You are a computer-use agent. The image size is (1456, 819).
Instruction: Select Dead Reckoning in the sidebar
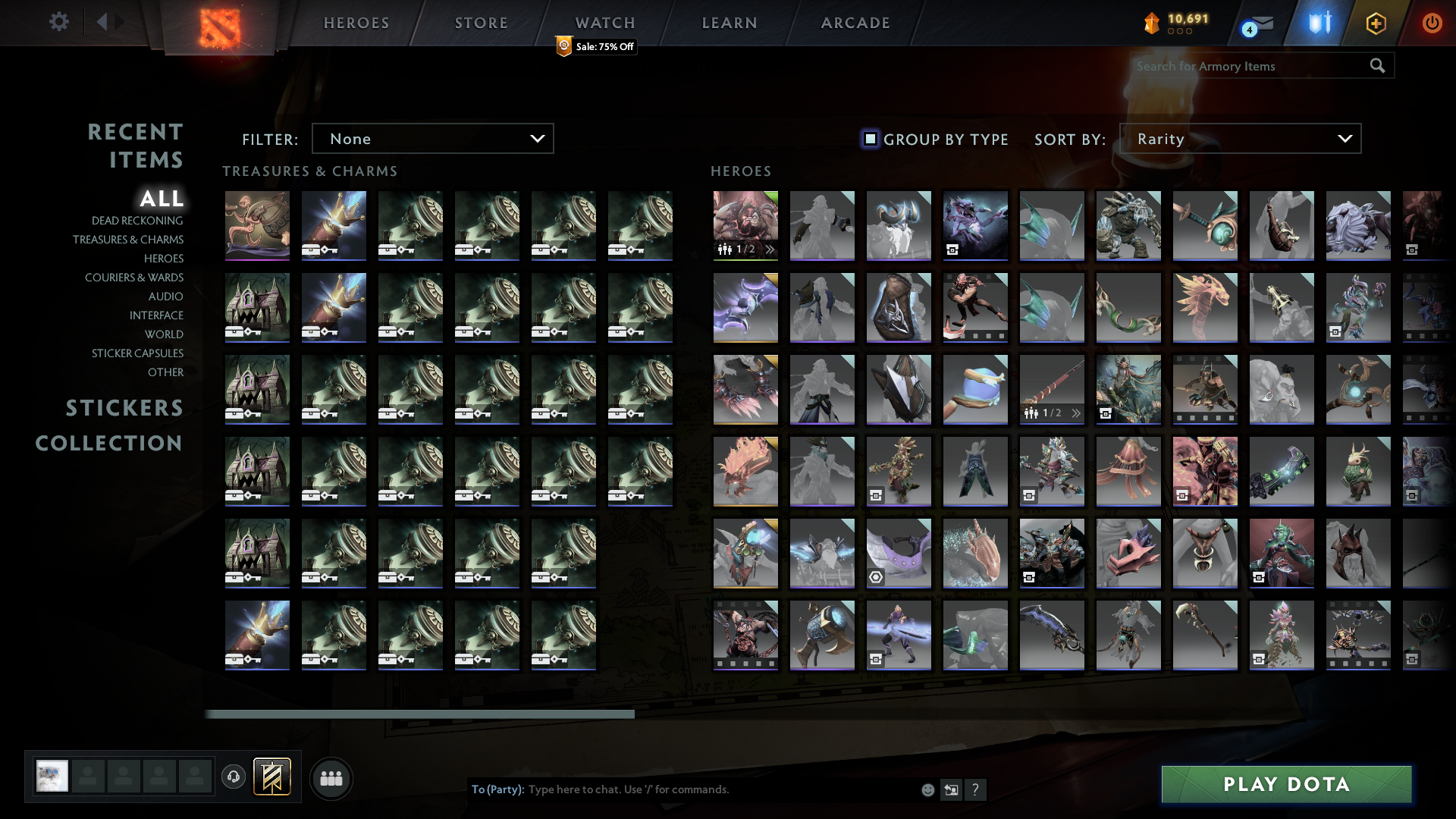136,220
